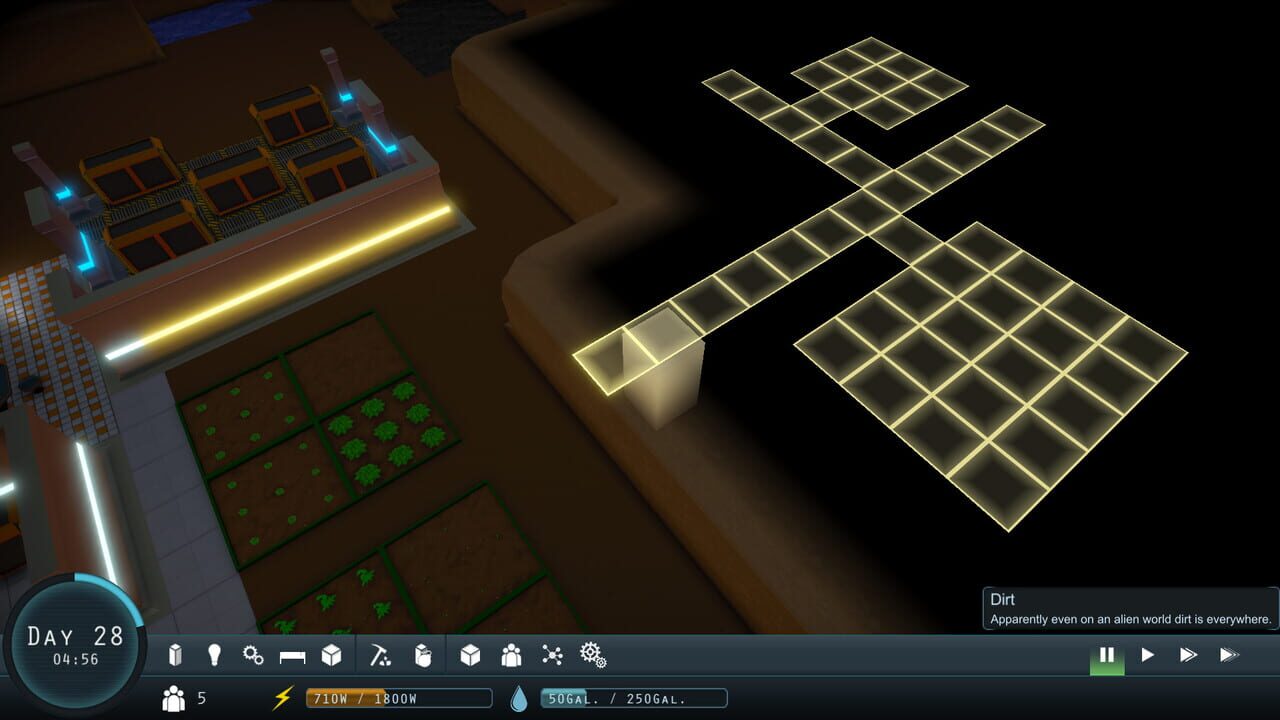The width and height of the screenshot is (1280, 720).
Task: Select the block building tool
Action: tap(331, 655)
